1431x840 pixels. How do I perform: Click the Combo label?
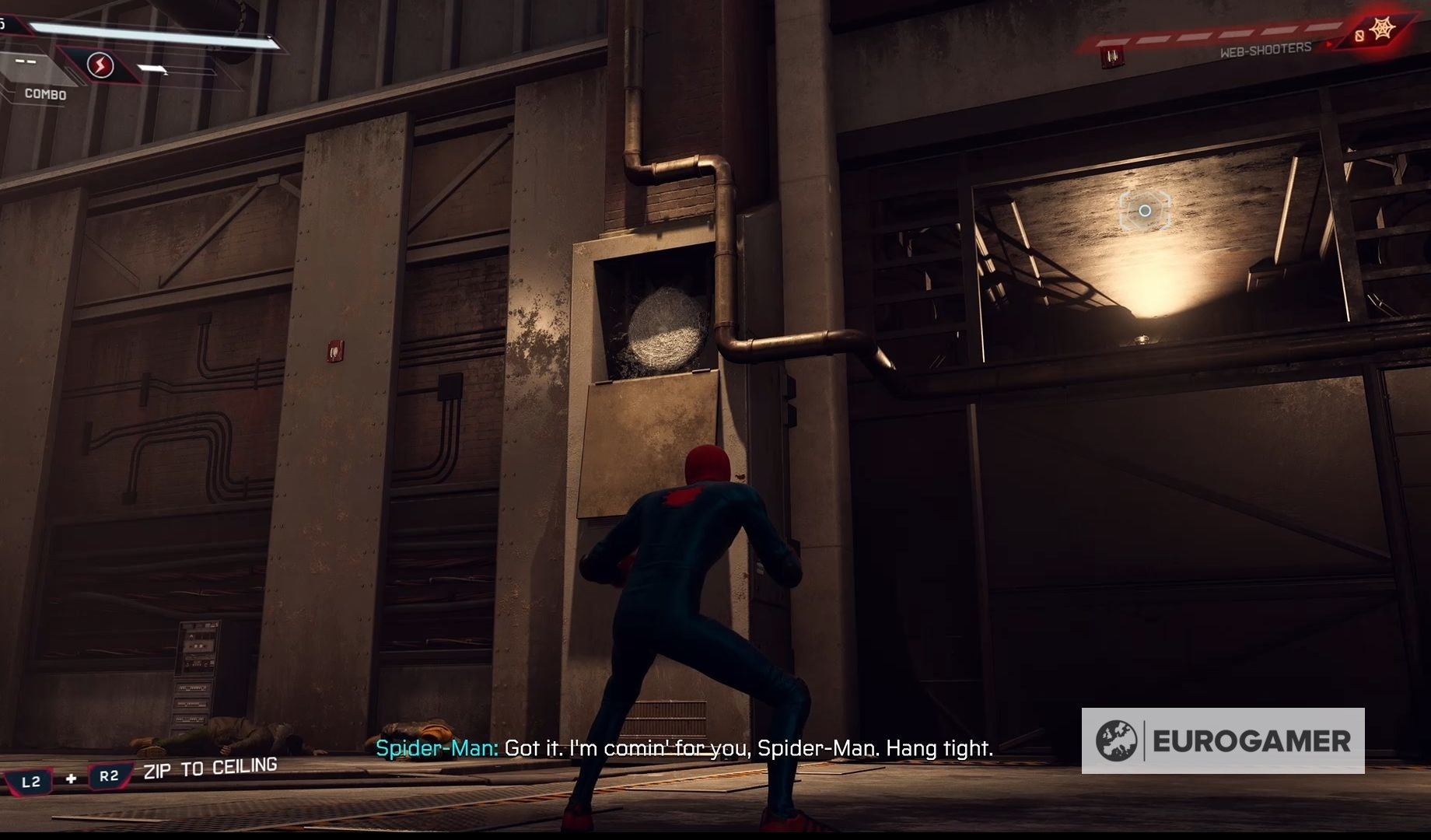(45, 94)
